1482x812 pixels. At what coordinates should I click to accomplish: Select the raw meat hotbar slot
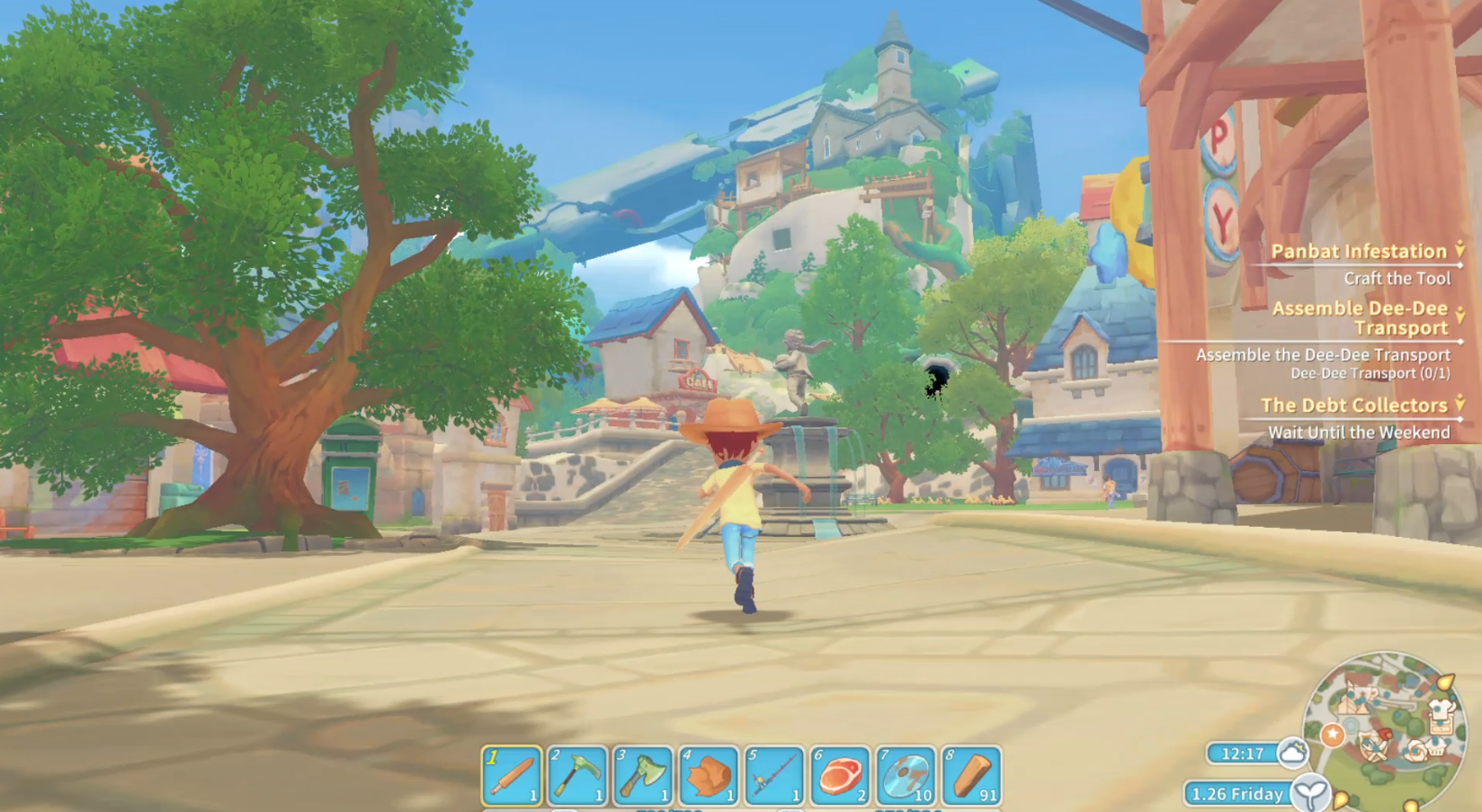tap(840, 774)
